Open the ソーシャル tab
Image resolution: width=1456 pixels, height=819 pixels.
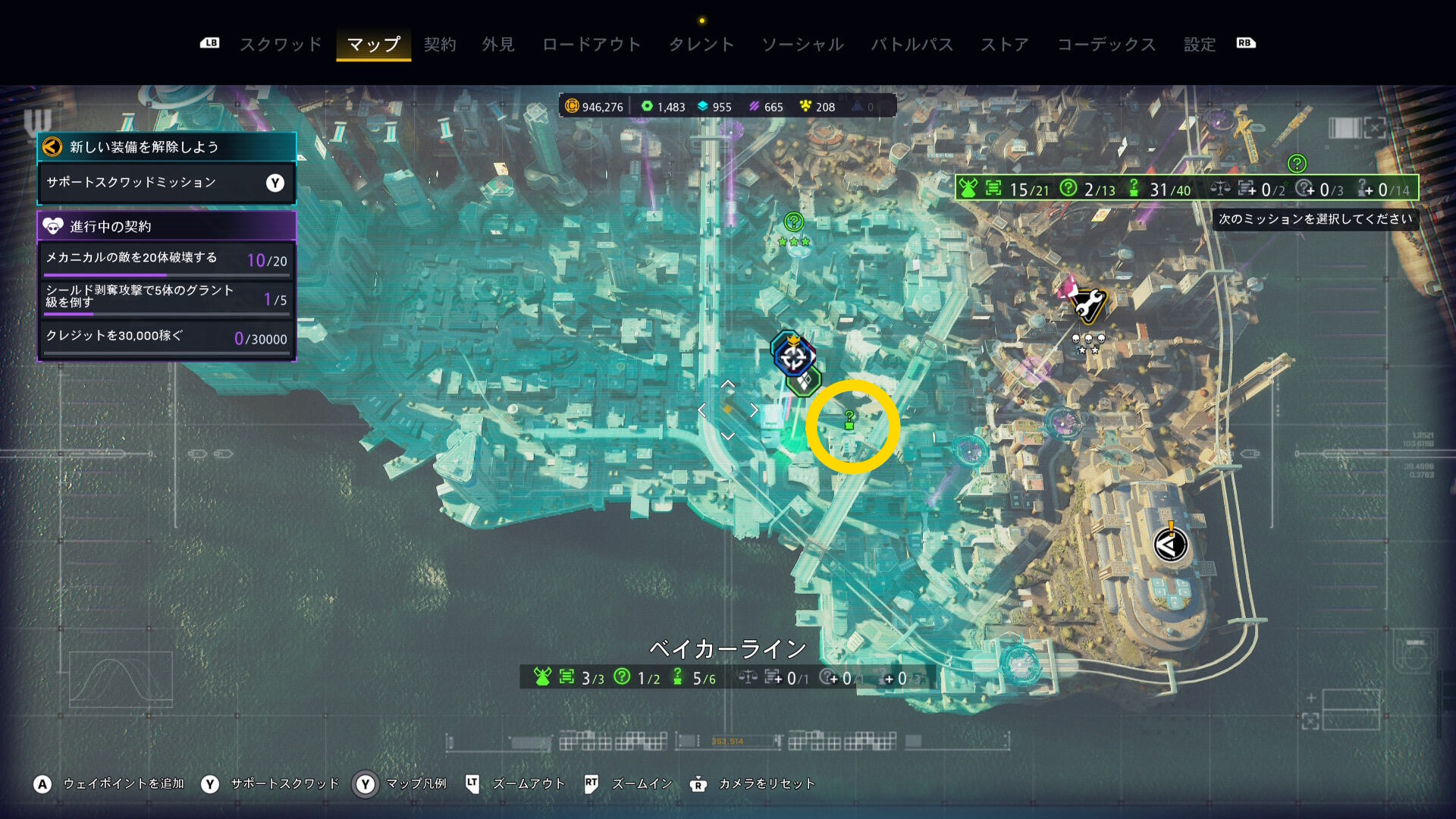tap(802, 45)
